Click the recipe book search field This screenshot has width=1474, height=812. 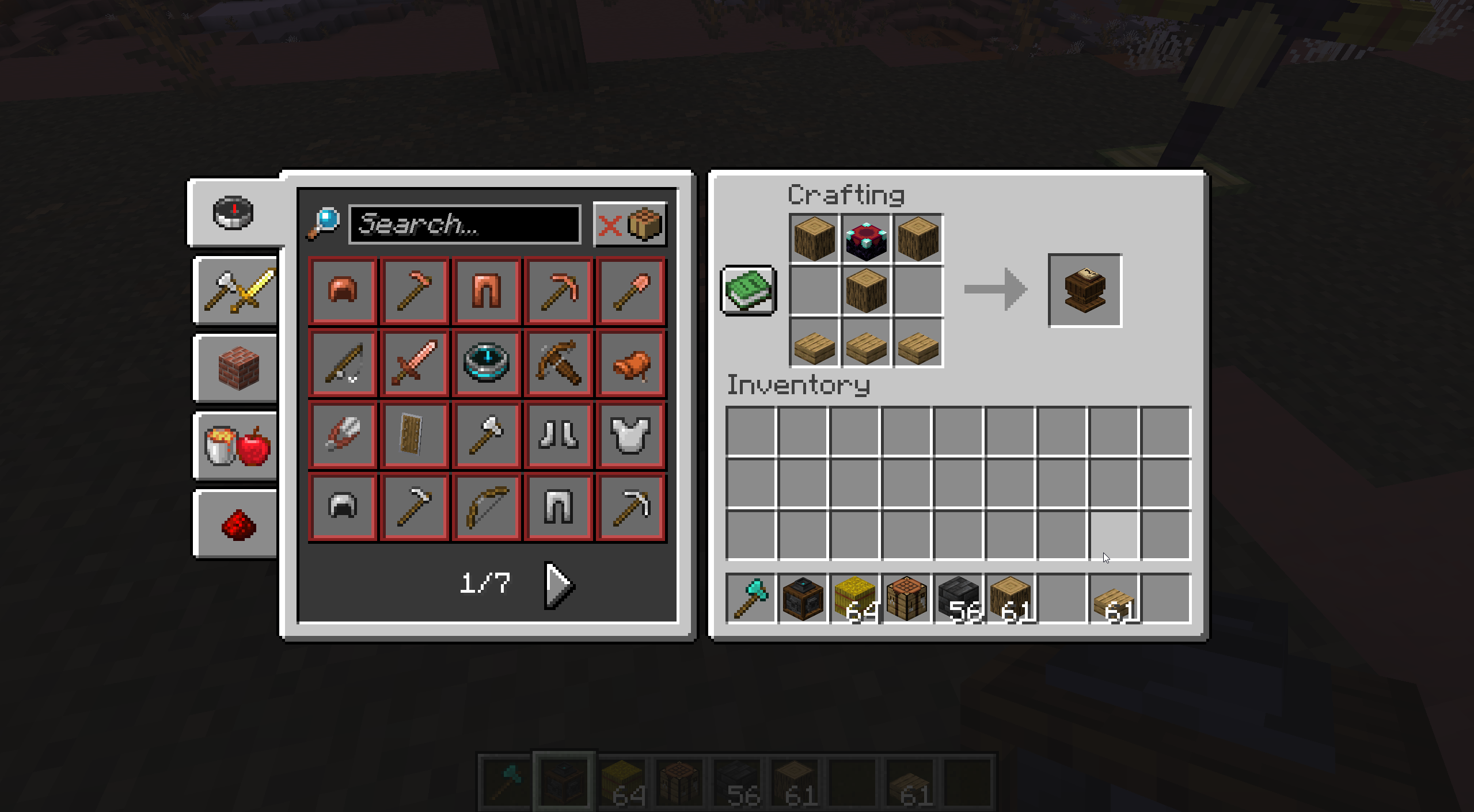464,224
